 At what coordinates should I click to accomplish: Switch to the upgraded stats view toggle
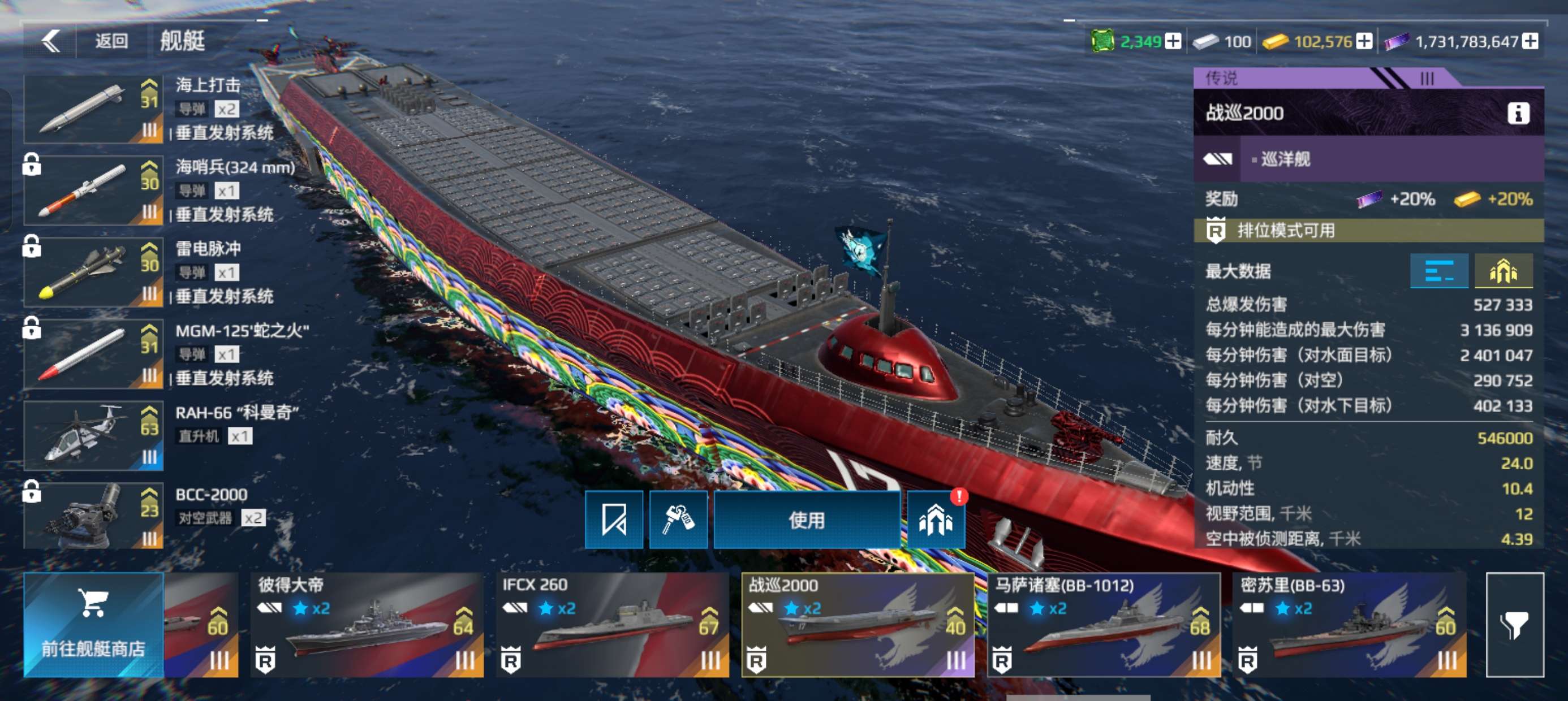coord(1504,271)
